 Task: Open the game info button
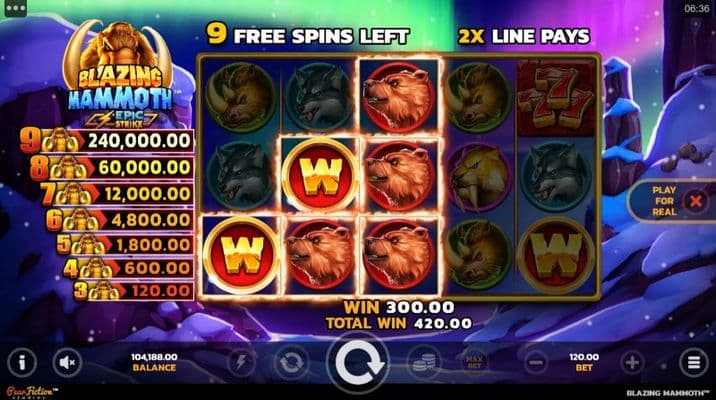click(23, 362)
